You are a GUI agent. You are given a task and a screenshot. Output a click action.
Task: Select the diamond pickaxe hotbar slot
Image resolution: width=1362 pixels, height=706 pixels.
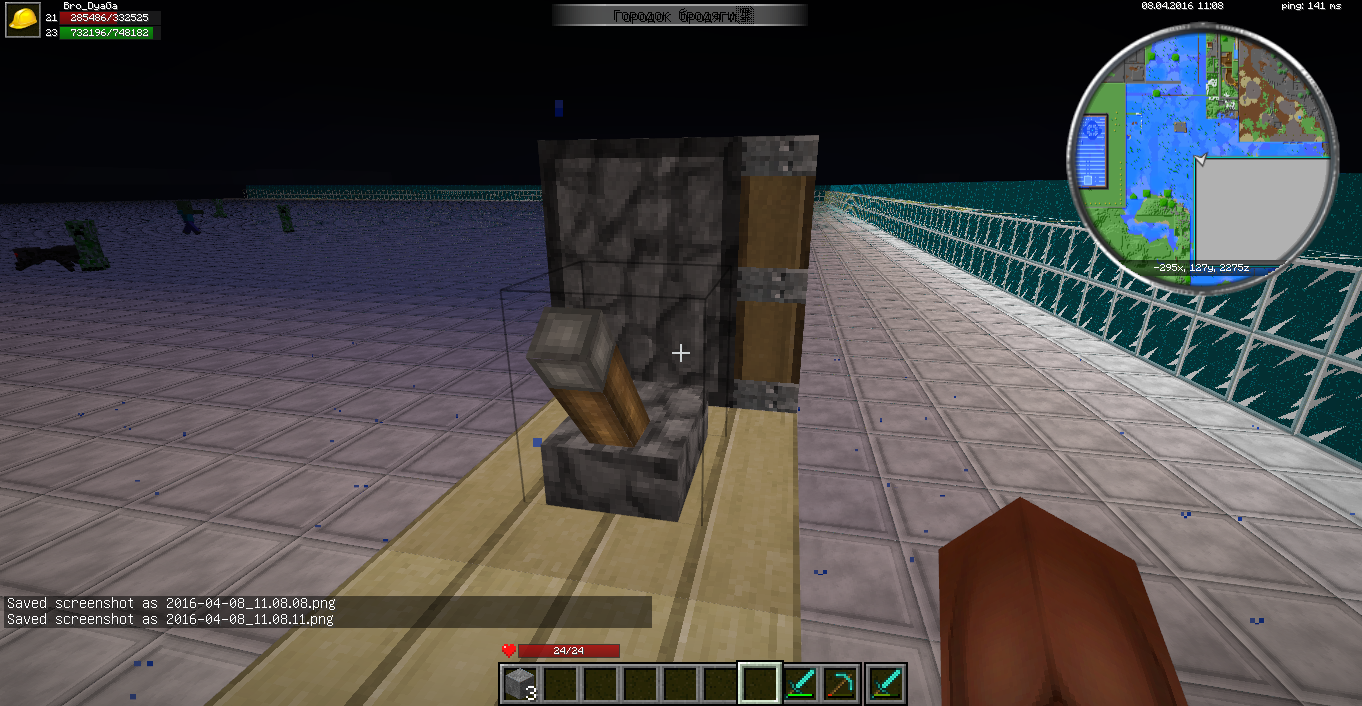pos(840,684)
